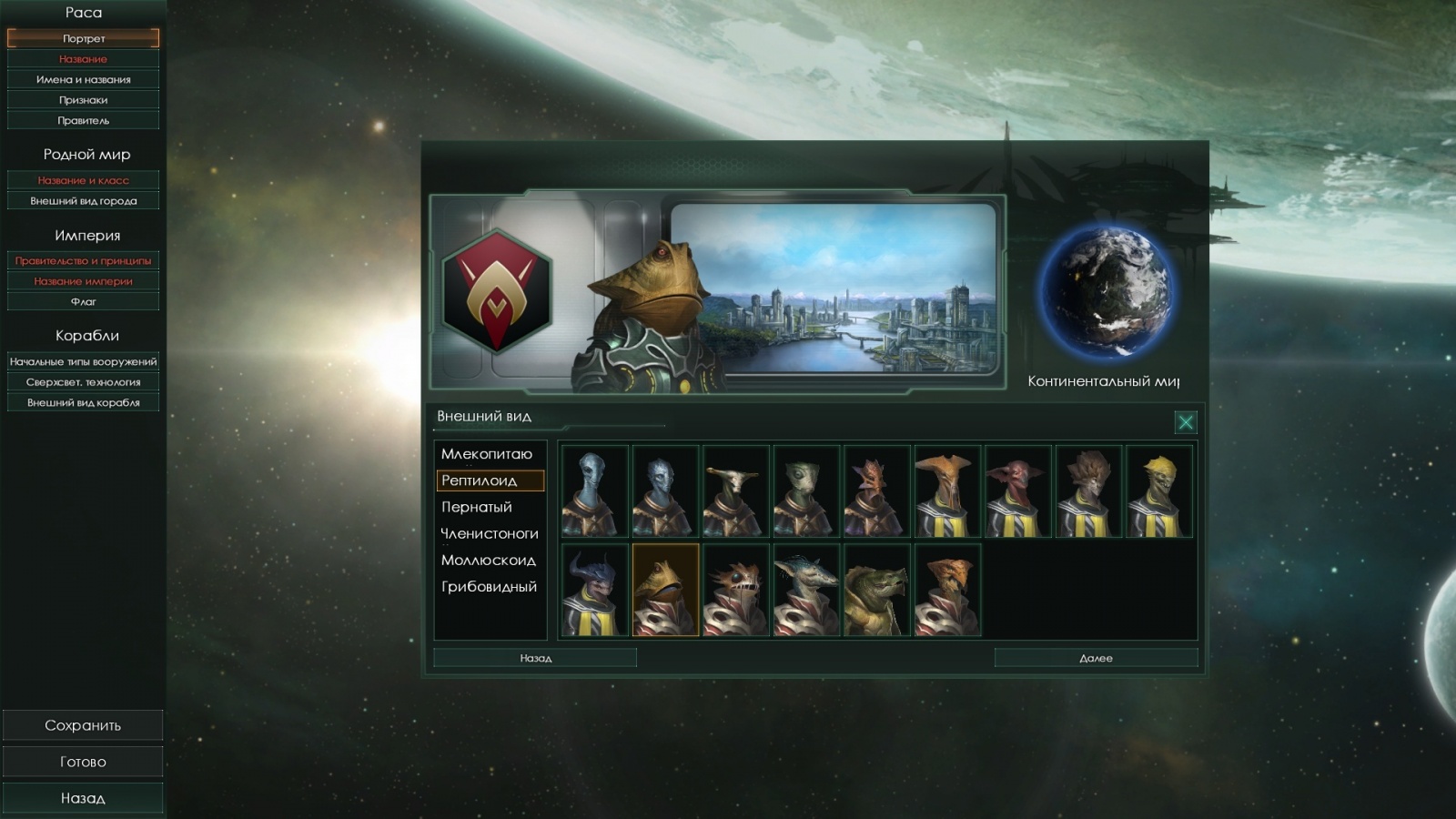Open the Правитель settings

pos(83,119)
